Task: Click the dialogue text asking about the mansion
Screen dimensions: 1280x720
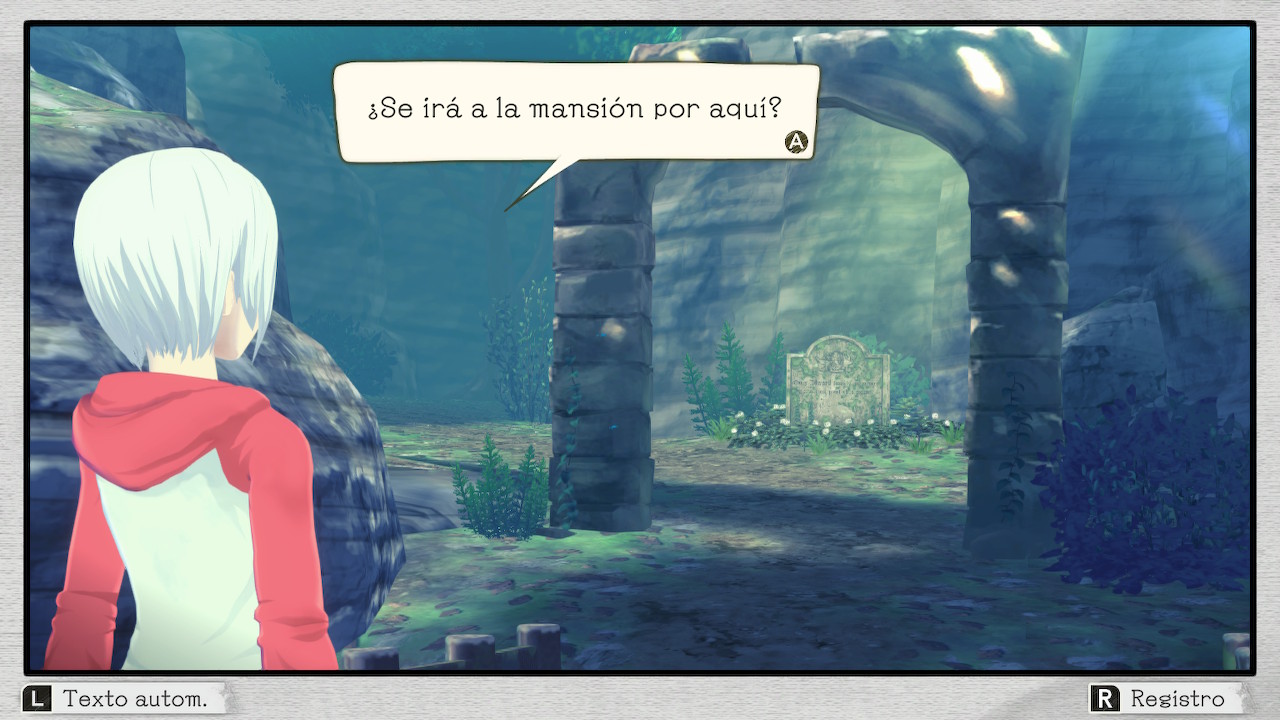Action: 578,108
